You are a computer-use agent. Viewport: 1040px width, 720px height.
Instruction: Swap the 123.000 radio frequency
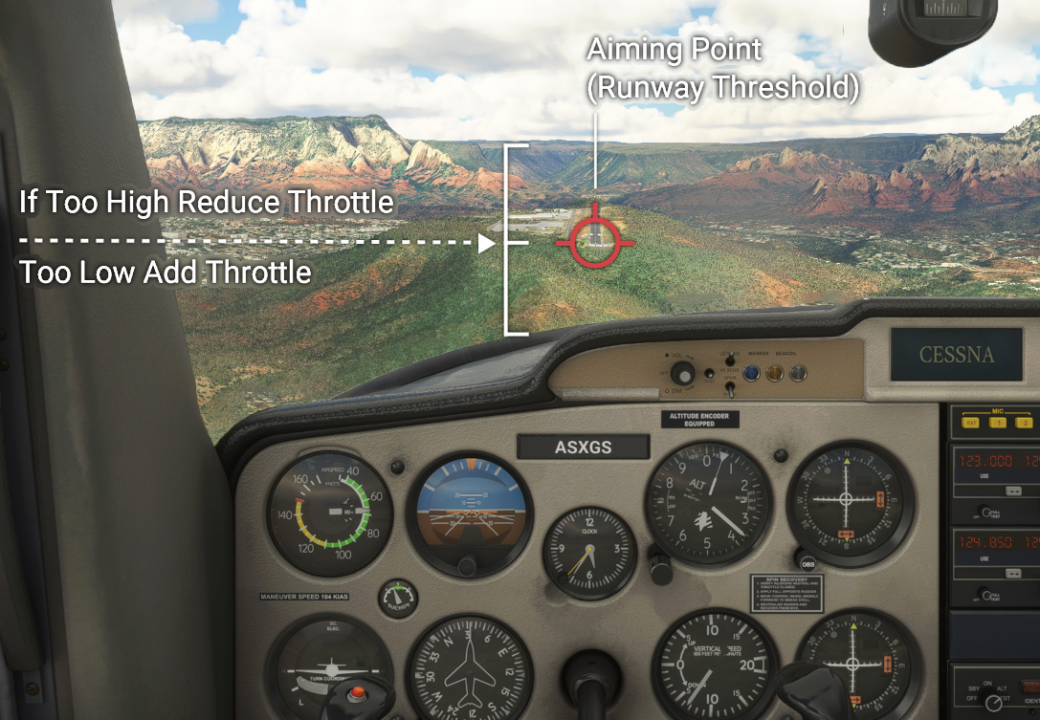(x=1012, y=491)
